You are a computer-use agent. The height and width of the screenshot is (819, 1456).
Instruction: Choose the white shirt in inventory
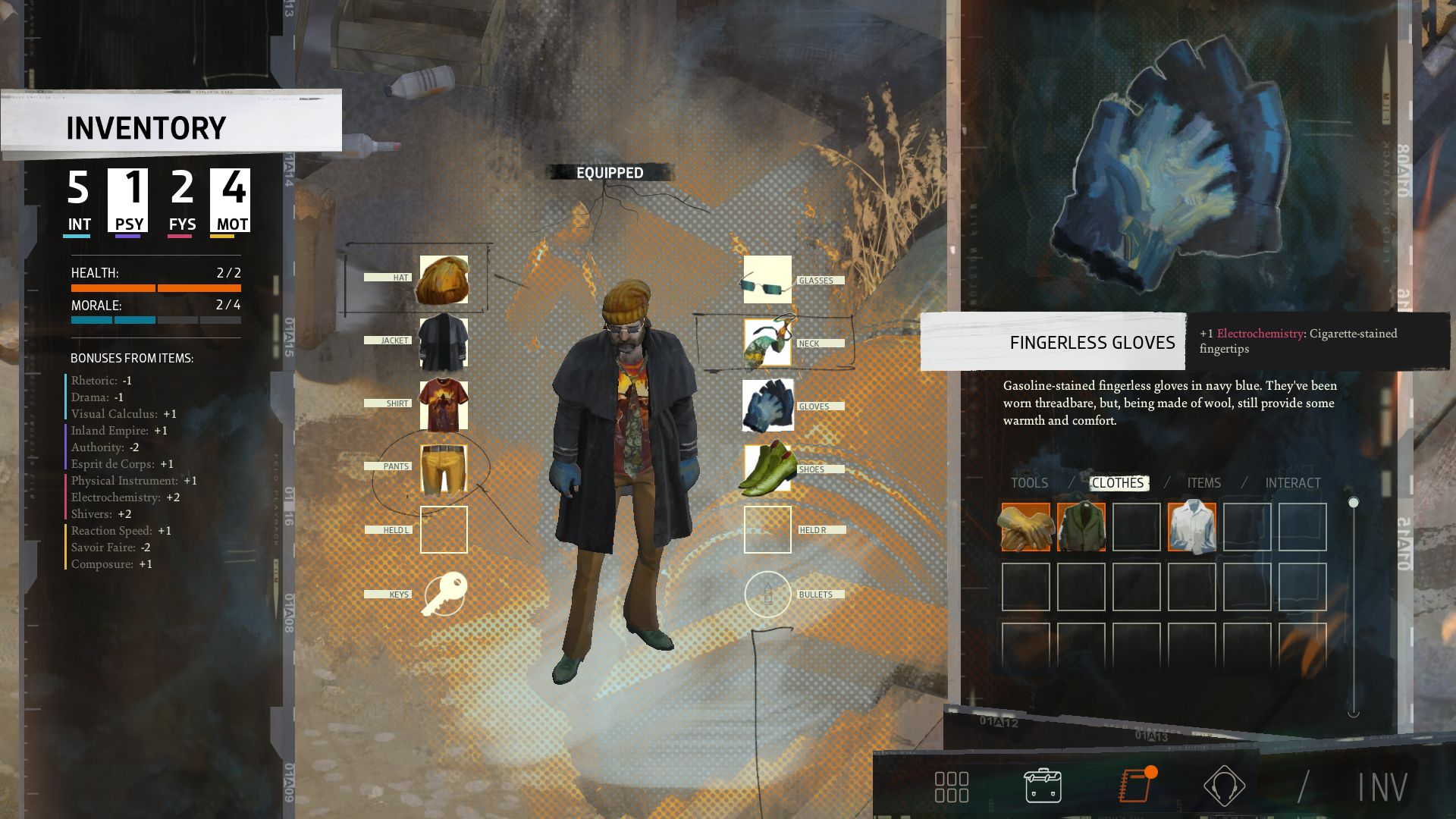tap(1192, 527)
